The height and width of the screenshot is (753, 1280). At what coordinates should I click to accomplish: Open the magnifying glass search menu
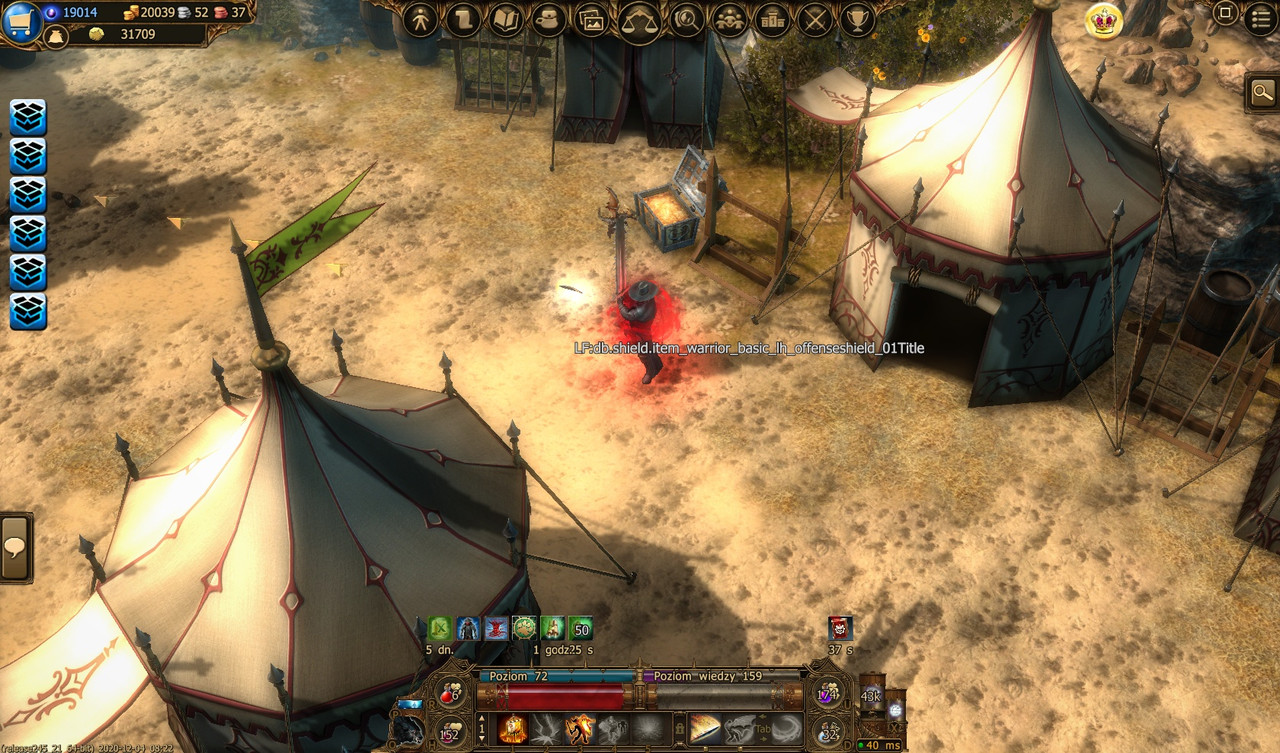(x=686, y=19)
